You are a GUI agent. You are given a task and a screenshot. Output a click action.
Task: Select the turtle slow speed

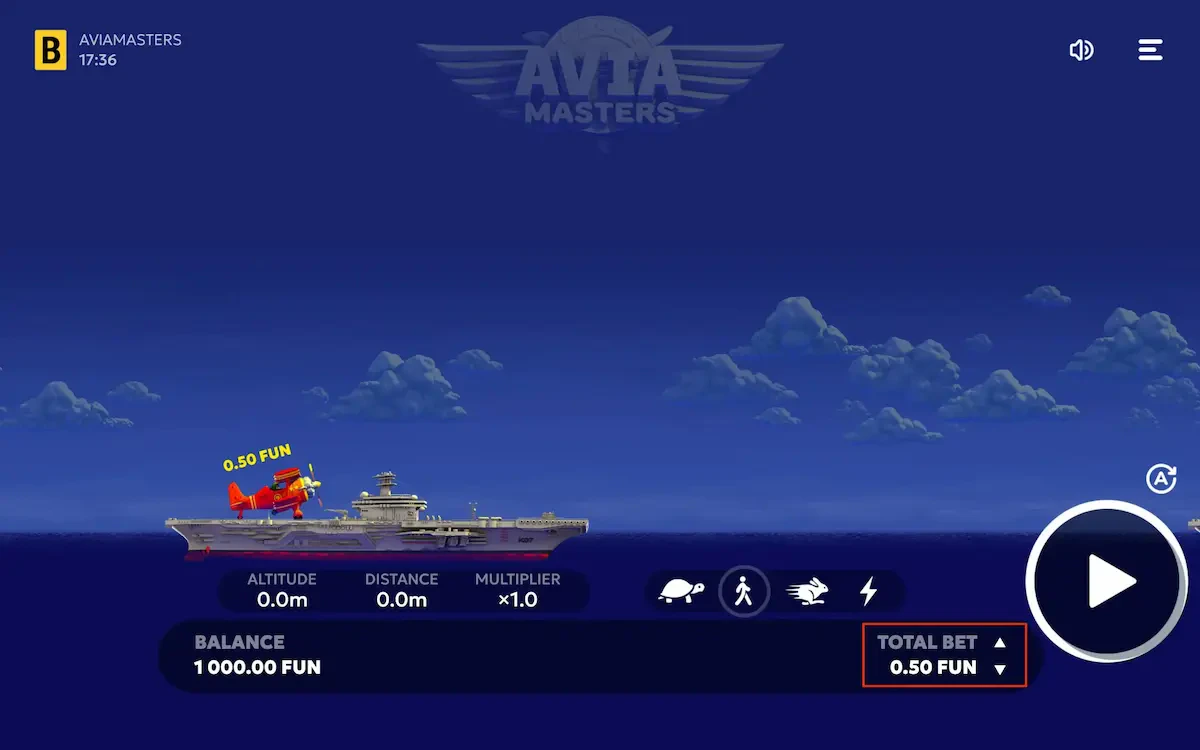(x=681, y=592)
